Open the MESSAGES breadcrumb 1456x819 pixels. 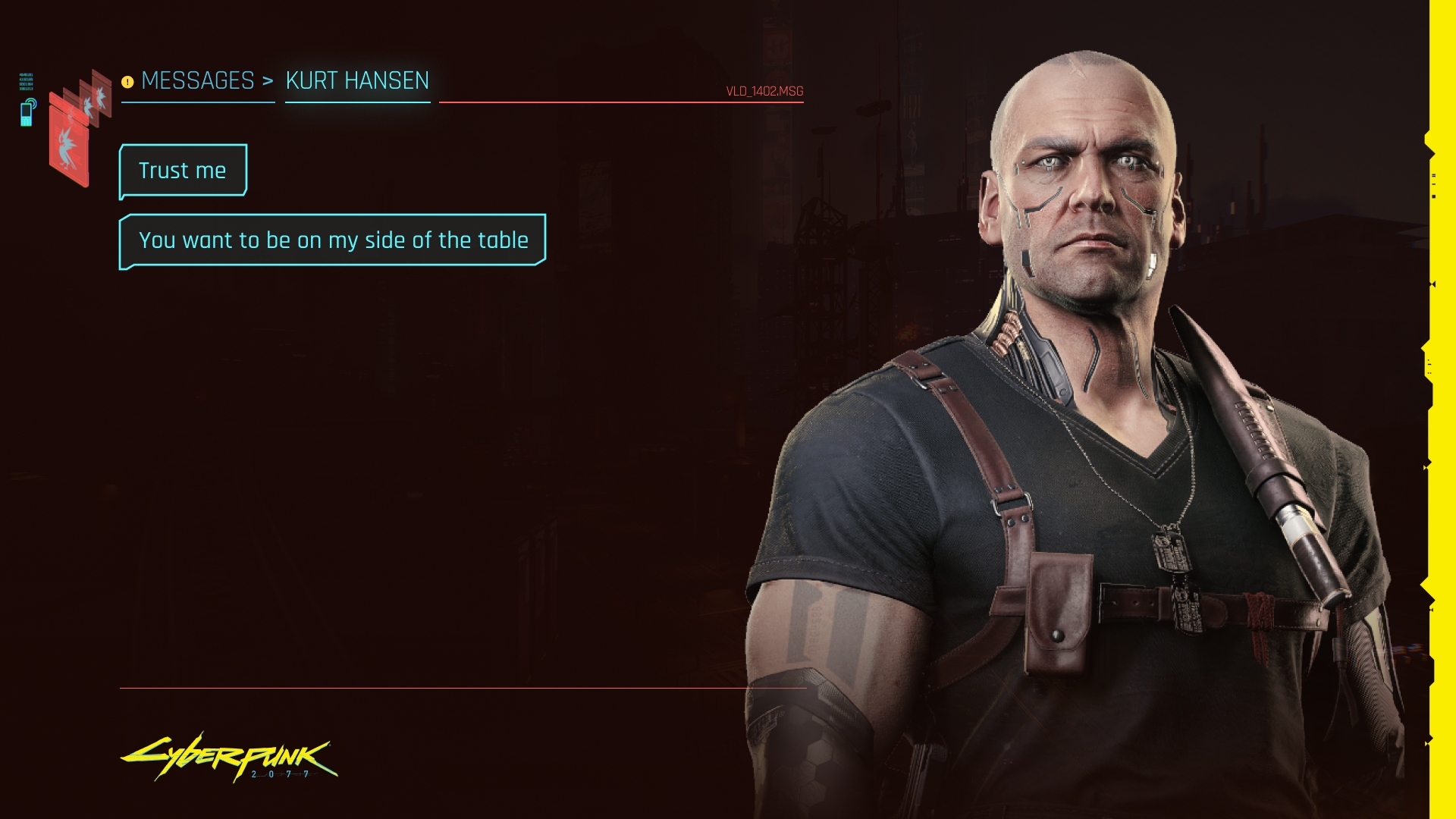tap(198, 80)
